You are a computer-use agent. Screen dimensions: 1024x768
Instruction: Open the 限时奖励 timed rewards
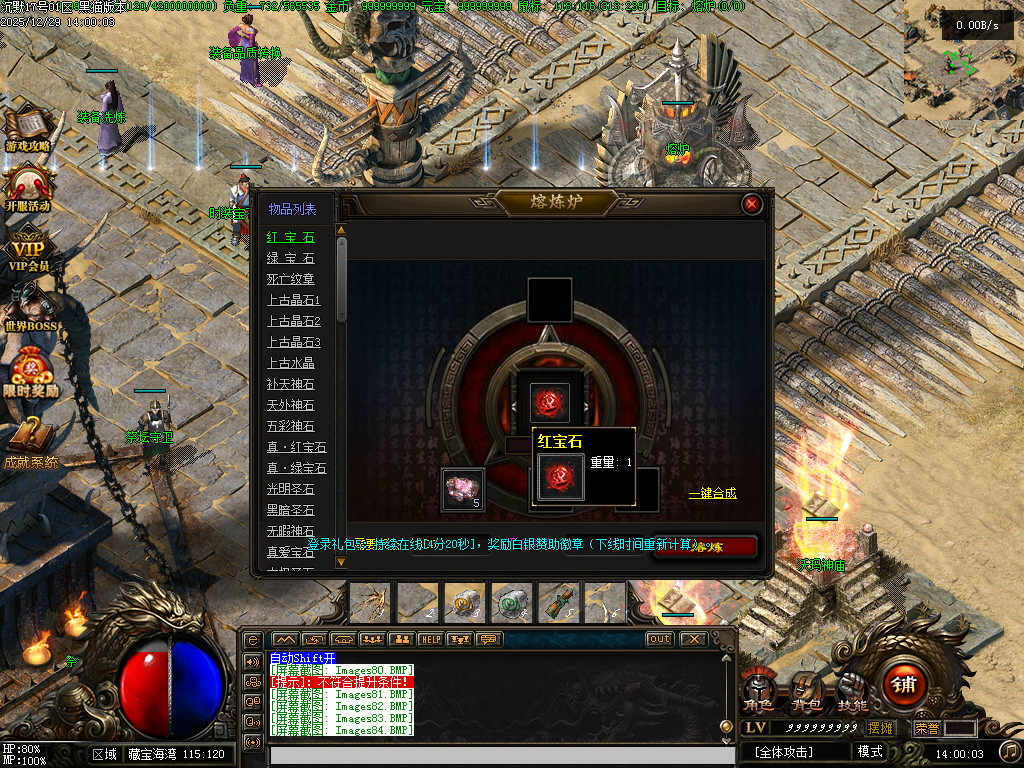[30, 371]
